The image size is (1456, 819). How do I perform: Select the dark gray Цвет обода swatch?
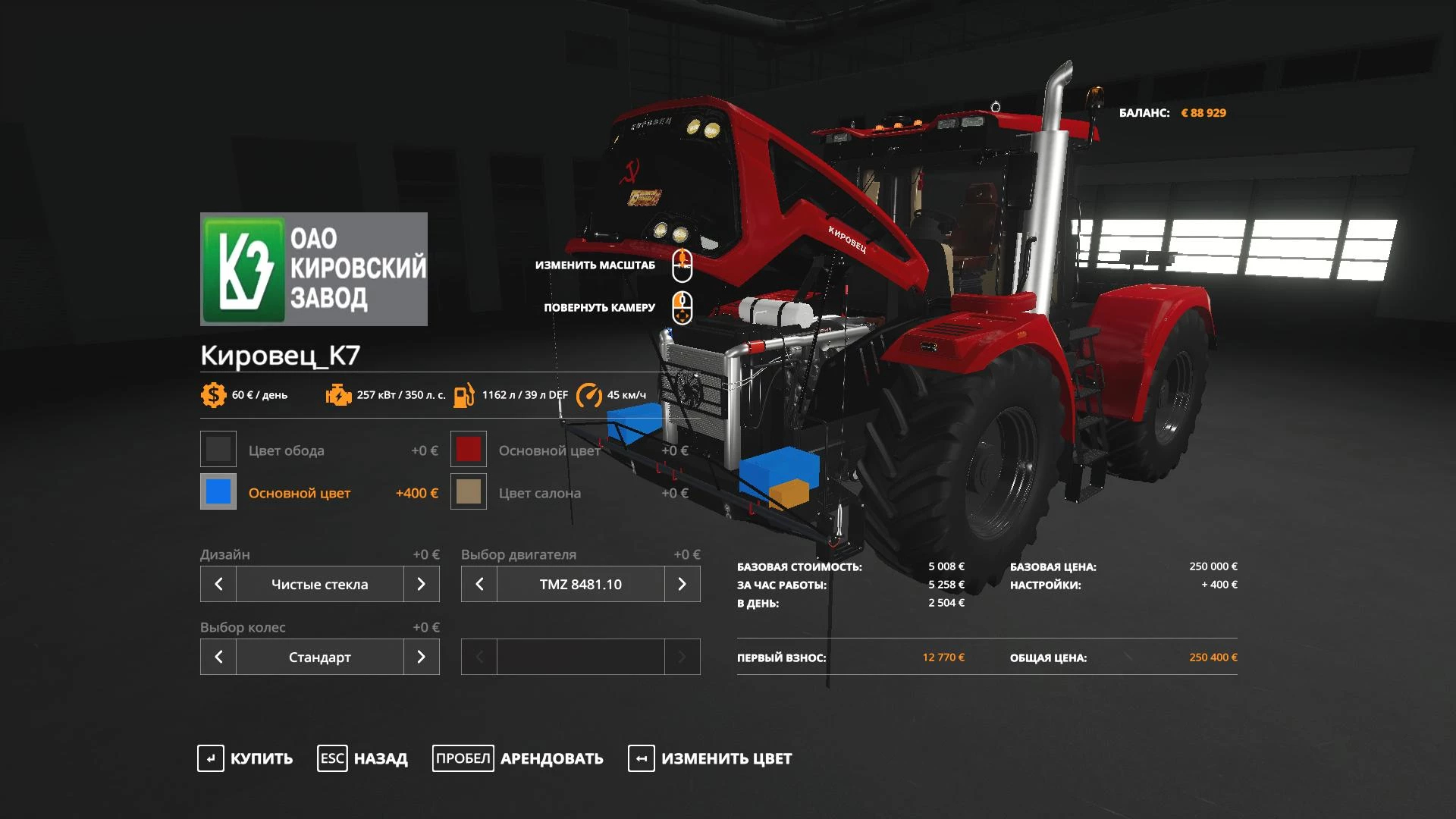pos(218,450)
